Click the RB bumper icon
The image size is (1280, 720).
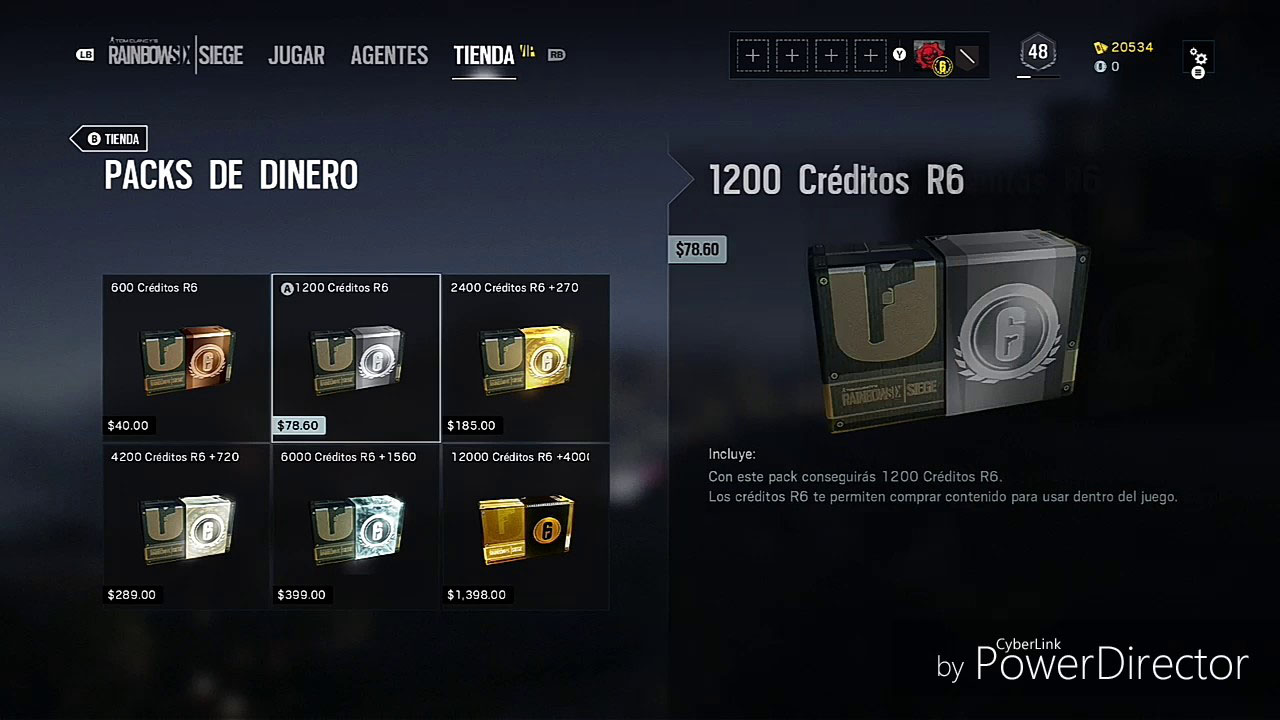click(x=557, y=55)
